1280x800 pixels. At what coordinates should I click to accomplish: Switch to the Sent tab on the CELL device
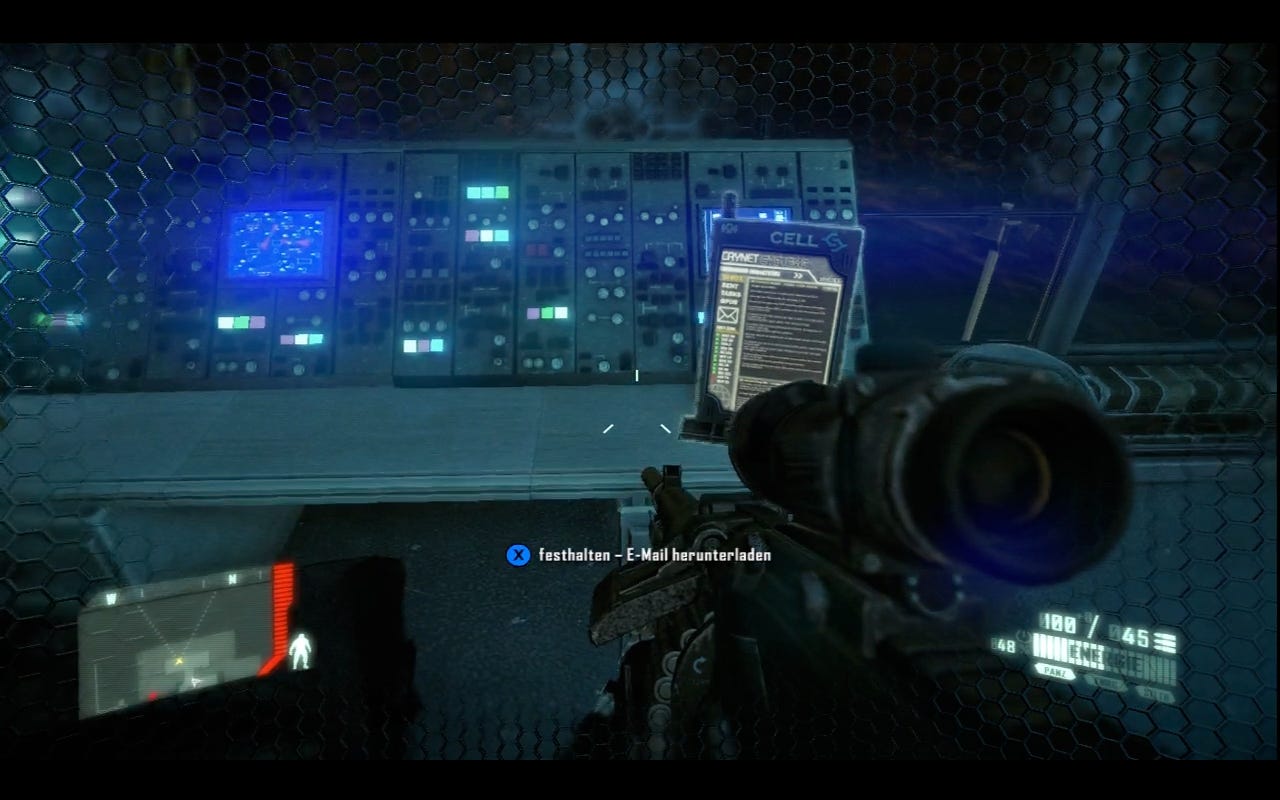728,288
